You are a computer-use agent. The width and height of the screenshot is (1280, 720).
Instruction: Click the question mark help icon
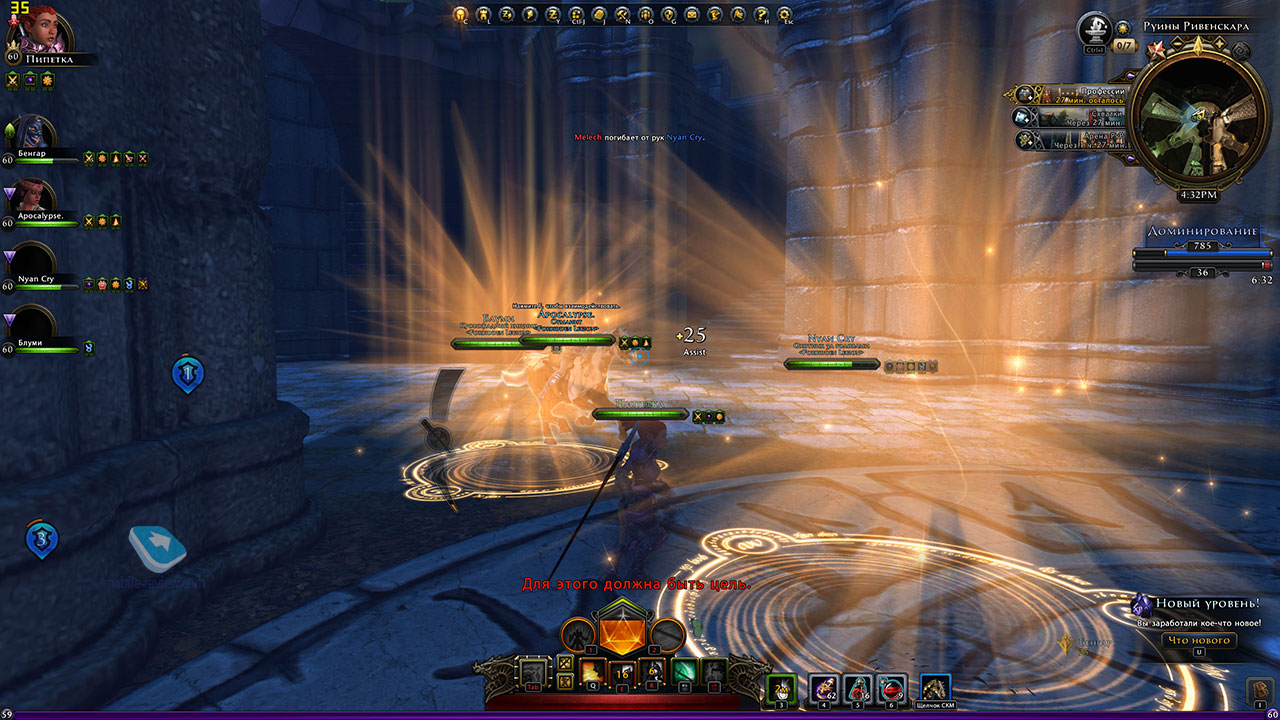point(762,14)
